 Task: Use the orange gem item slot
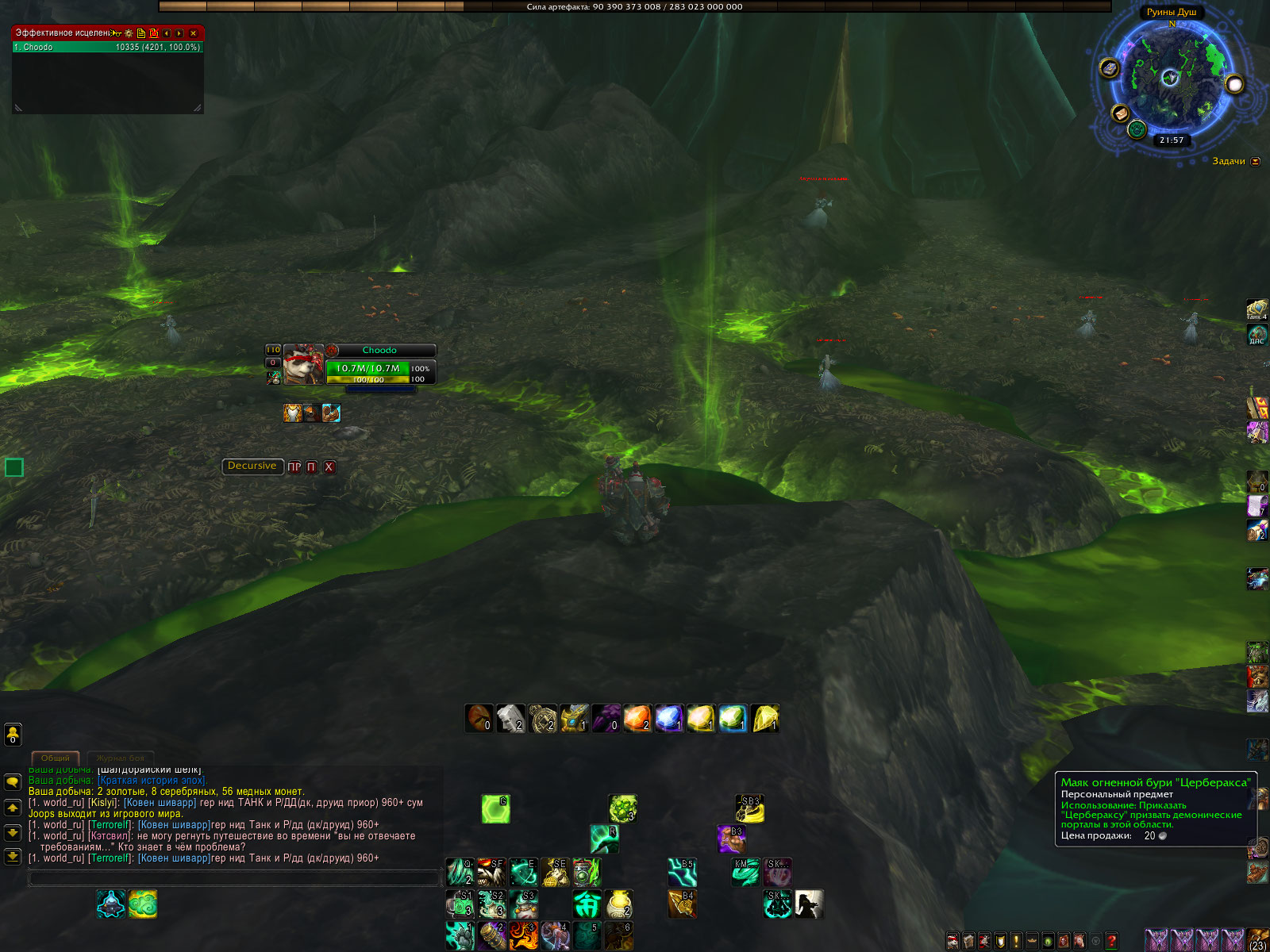[637, 719]
